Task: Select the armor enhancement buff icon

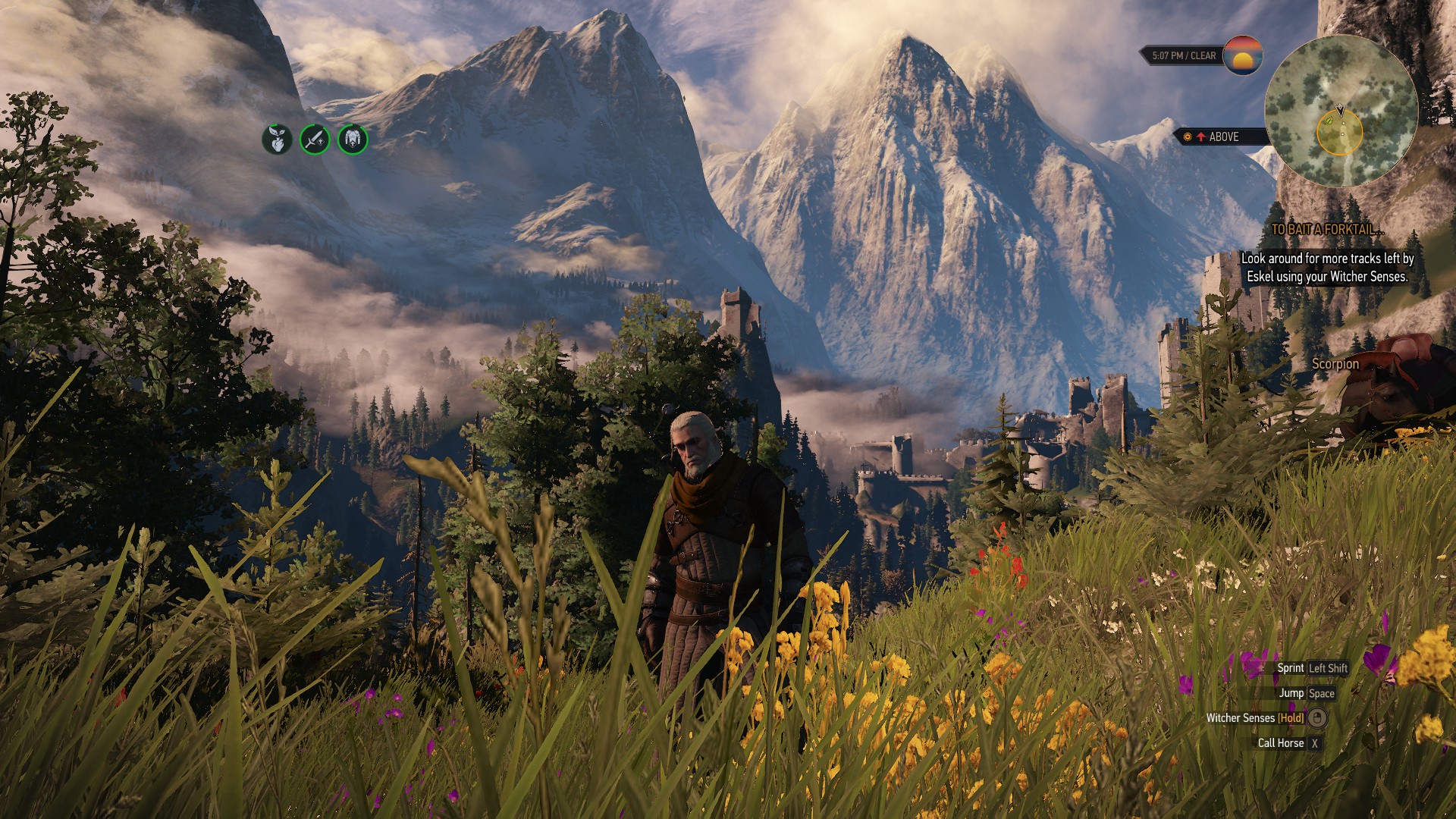Action: click(x=353, y=140)
